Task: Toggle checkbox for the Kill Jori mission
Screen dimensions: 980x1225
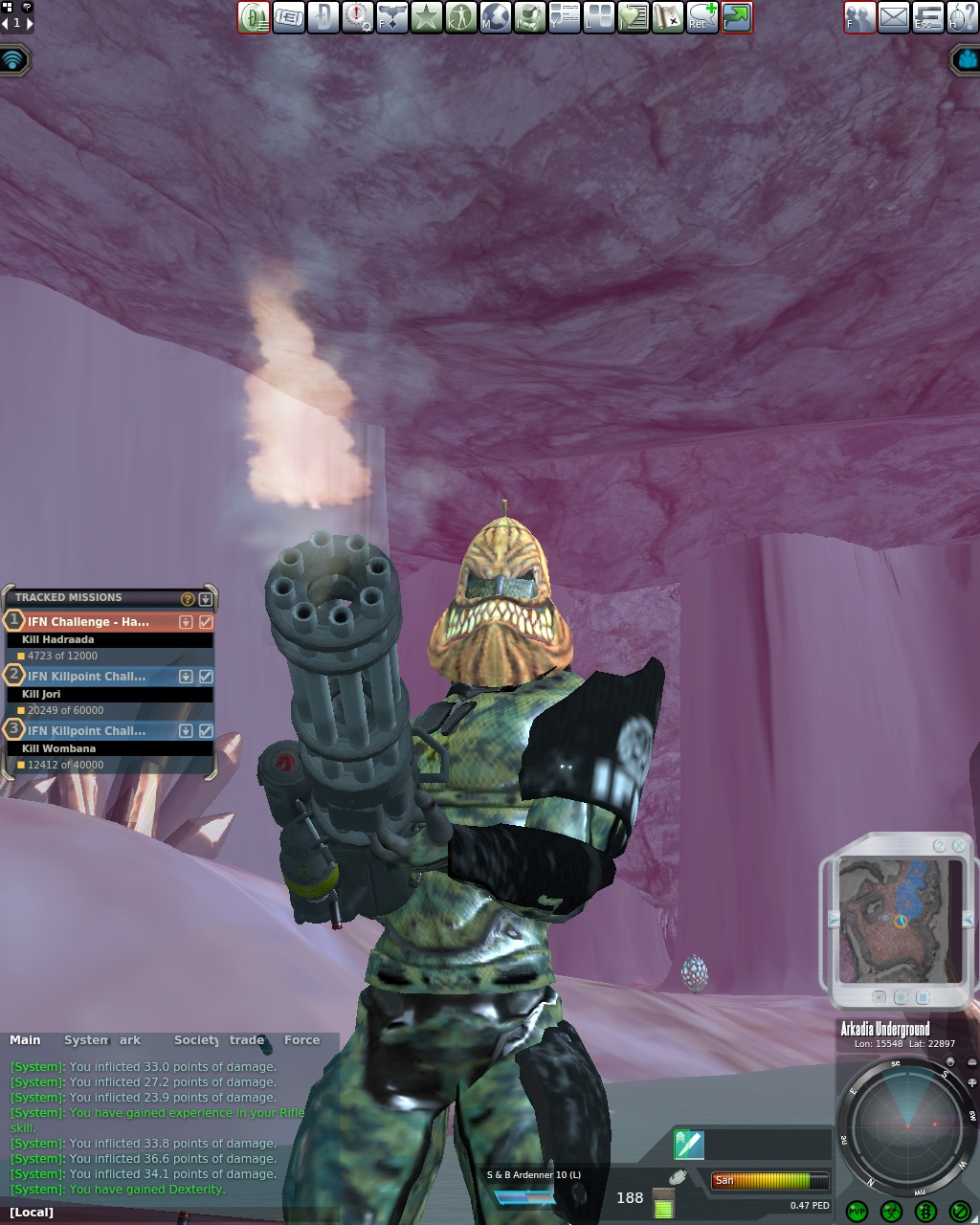Action: [205, 677]
